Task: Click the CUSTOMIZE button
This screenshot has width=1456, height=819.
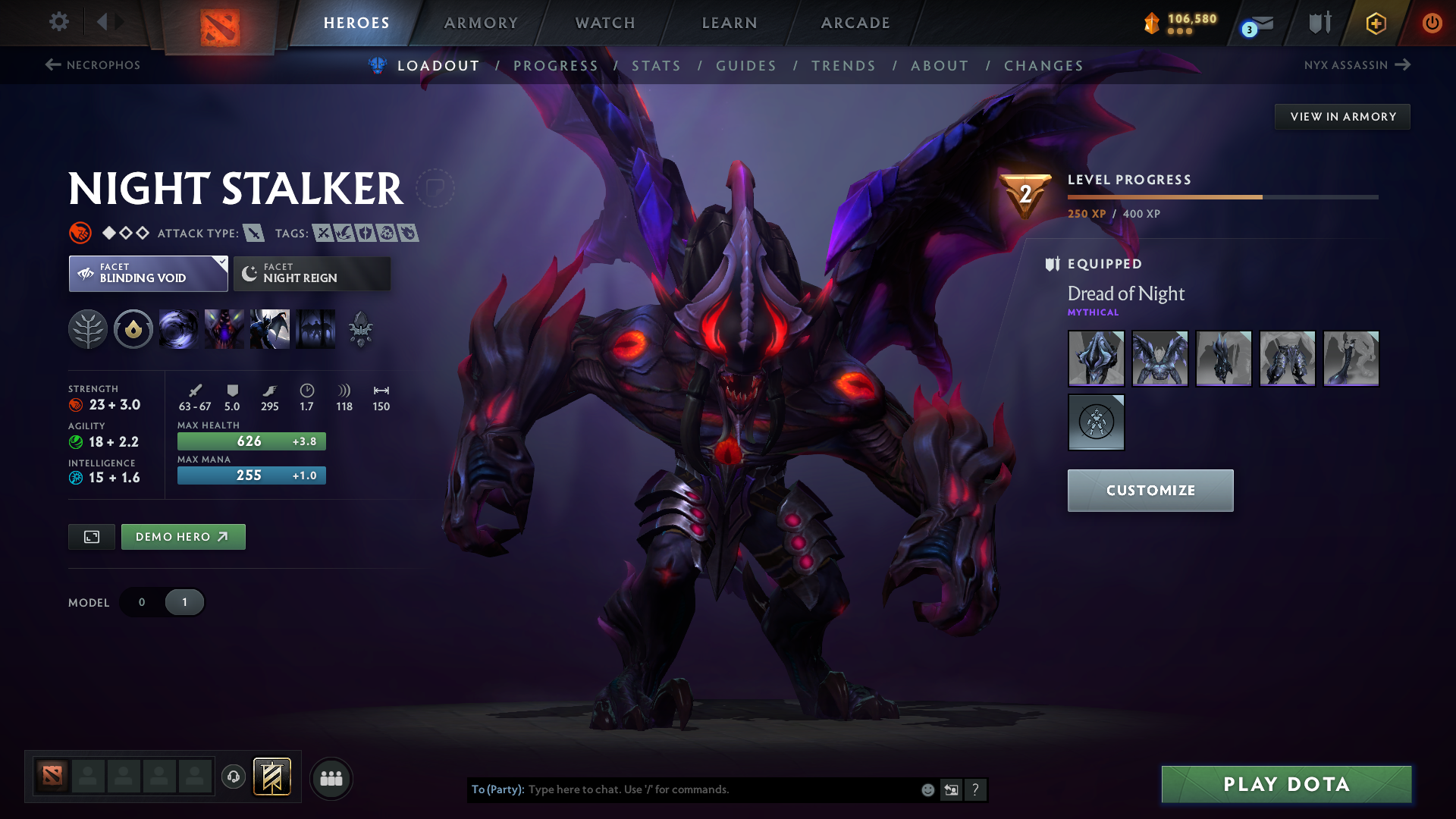Action: (x=1150, y=490)
